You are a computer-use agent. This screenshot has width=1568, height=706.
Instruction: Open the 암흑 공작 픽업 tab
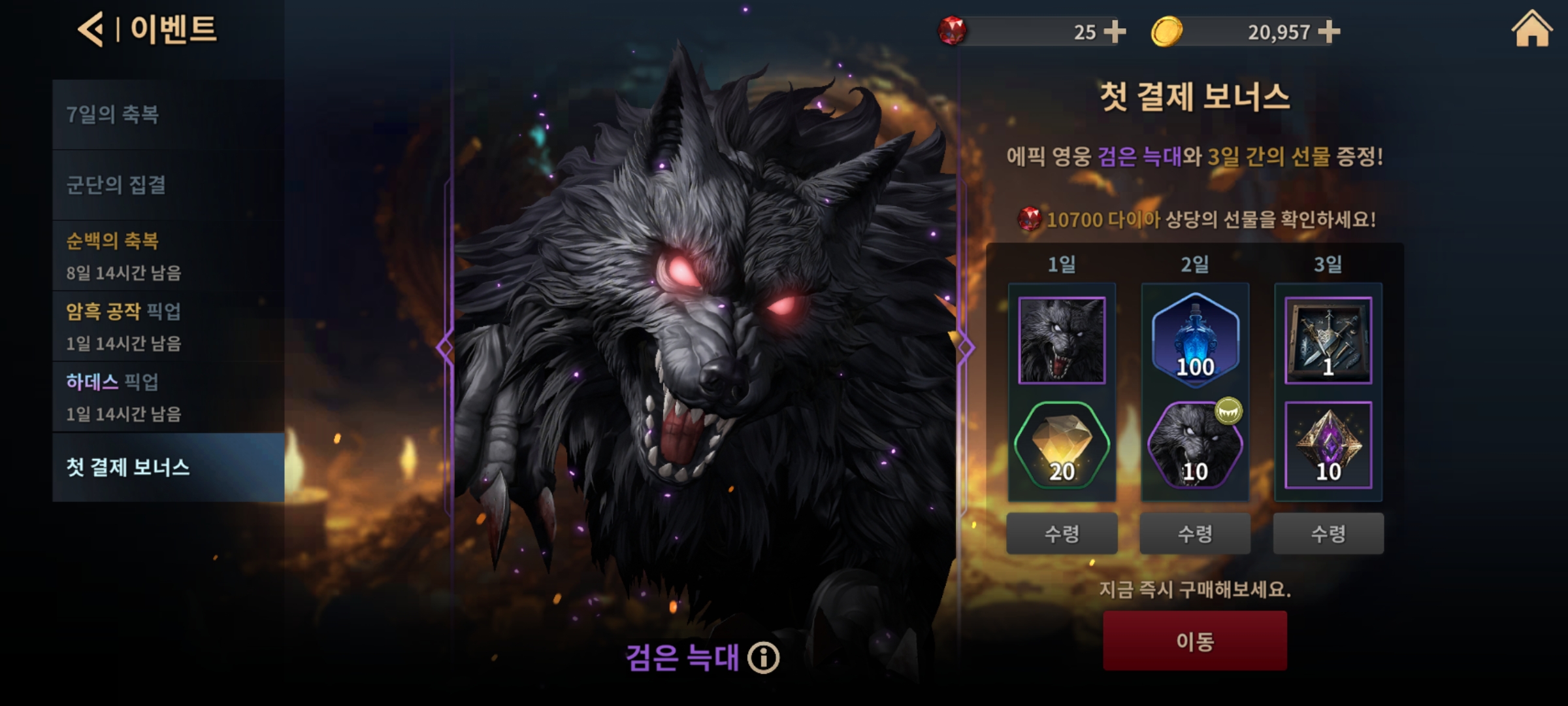[x=168, y=326]
